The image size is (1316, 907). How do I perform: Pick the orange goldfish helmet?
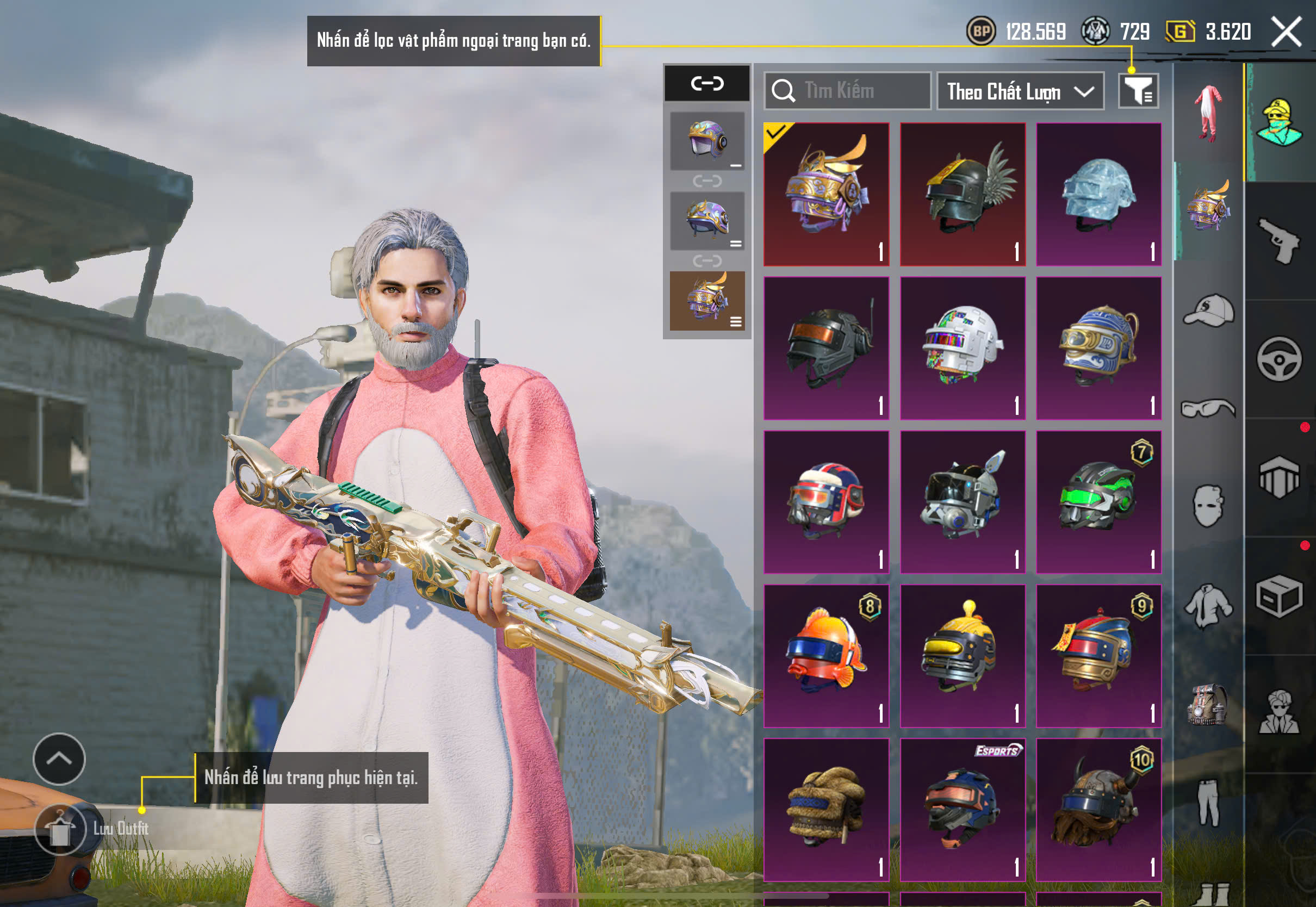point(826,656)
